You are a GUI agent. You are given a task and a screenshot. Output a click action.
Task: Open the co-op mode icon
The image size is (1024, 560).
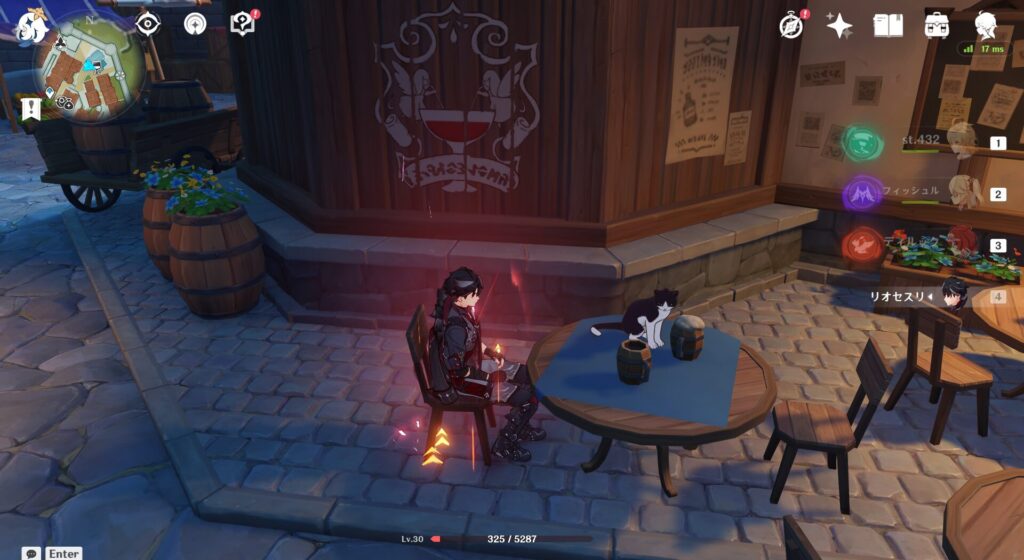click(196, 24)
